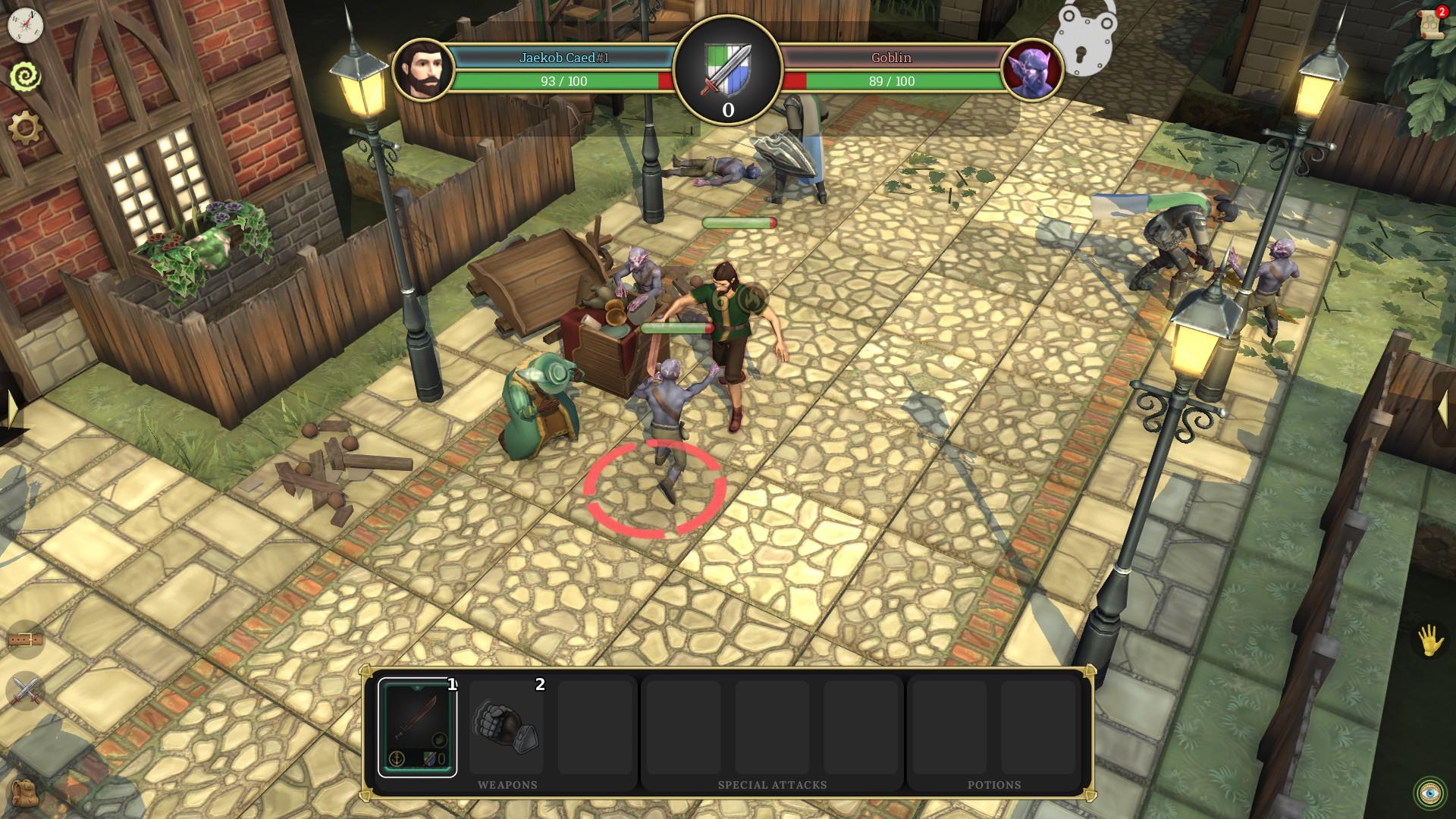Click the compass icon
Image resolution: width=1456 pixels, height=819 pixels.
point(25,25)
